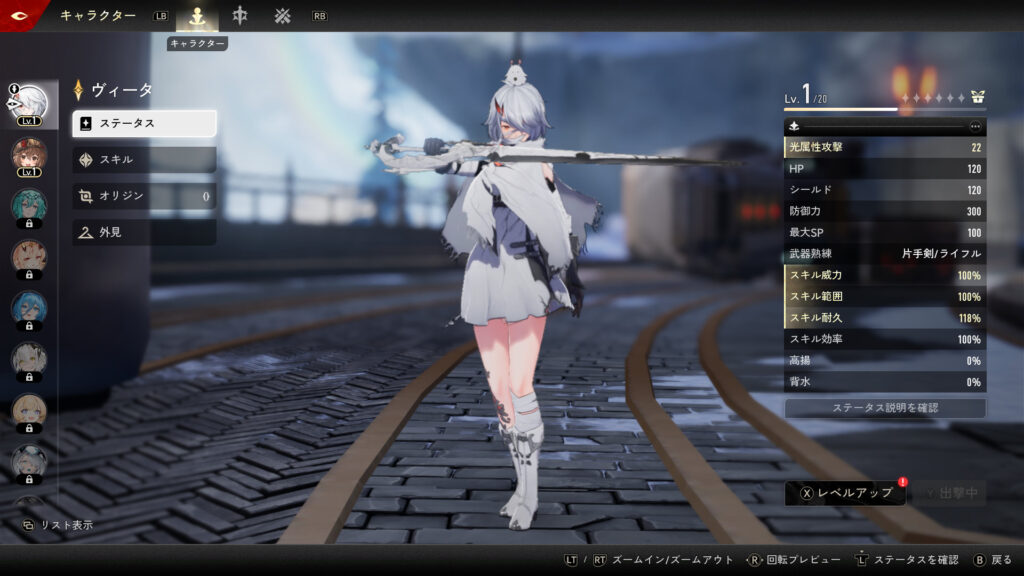
Task: Select the white-haired Lv.1 character portrait
Action: 29,104
